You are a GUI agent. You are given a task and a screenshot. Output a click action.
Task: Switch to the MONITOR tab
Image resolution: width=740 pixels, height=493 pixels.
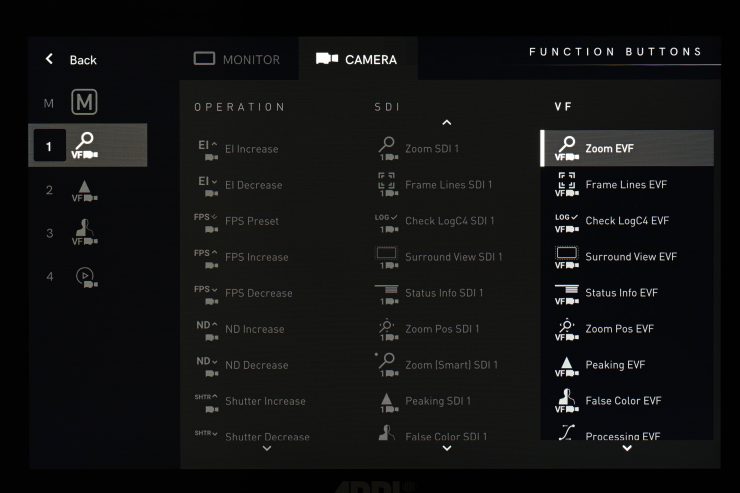click(238, 59)
